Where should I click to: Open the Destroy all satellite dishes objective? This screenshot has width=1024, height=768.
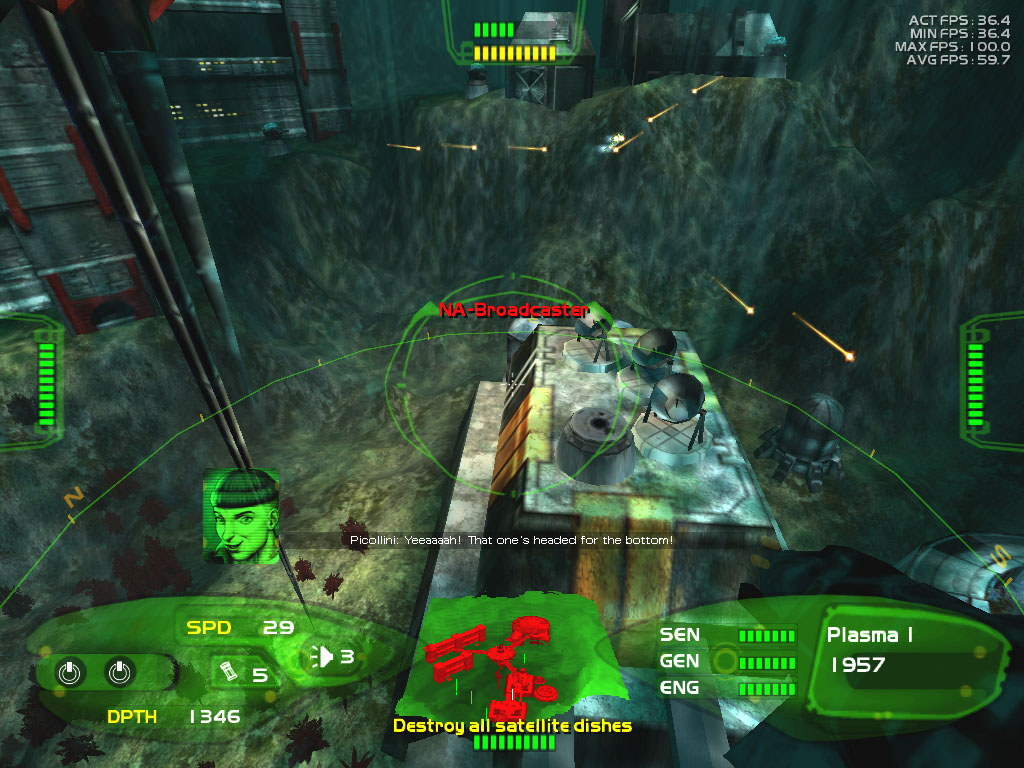512,725
